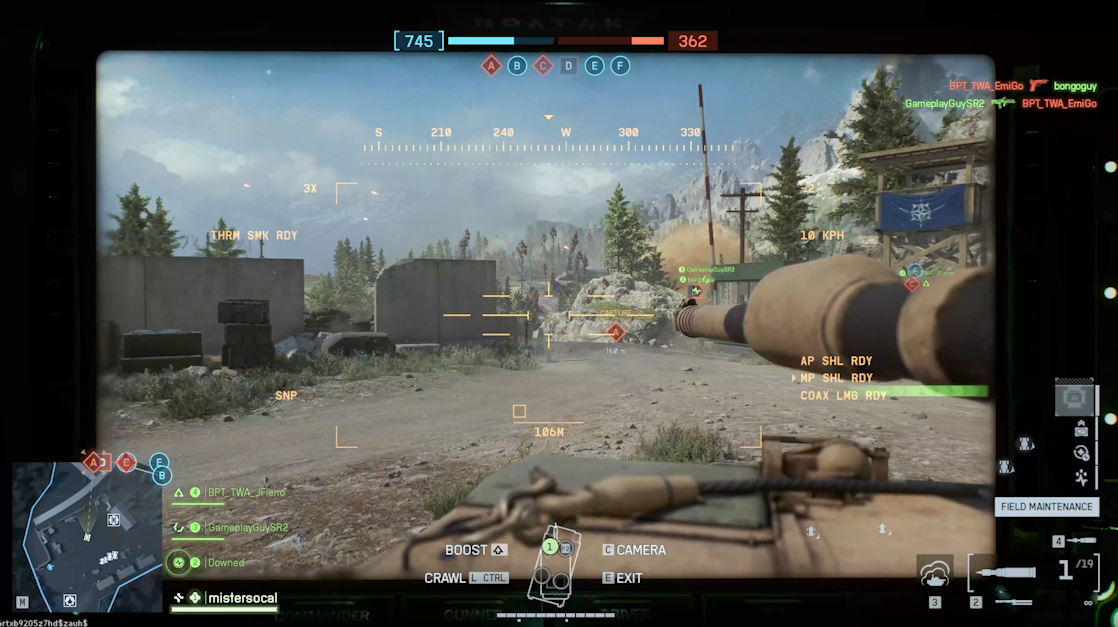Activate the smoke screen ability icon
Image resolution: width=1118 pixels, height=627 pixels.
[x=935, y=573]
